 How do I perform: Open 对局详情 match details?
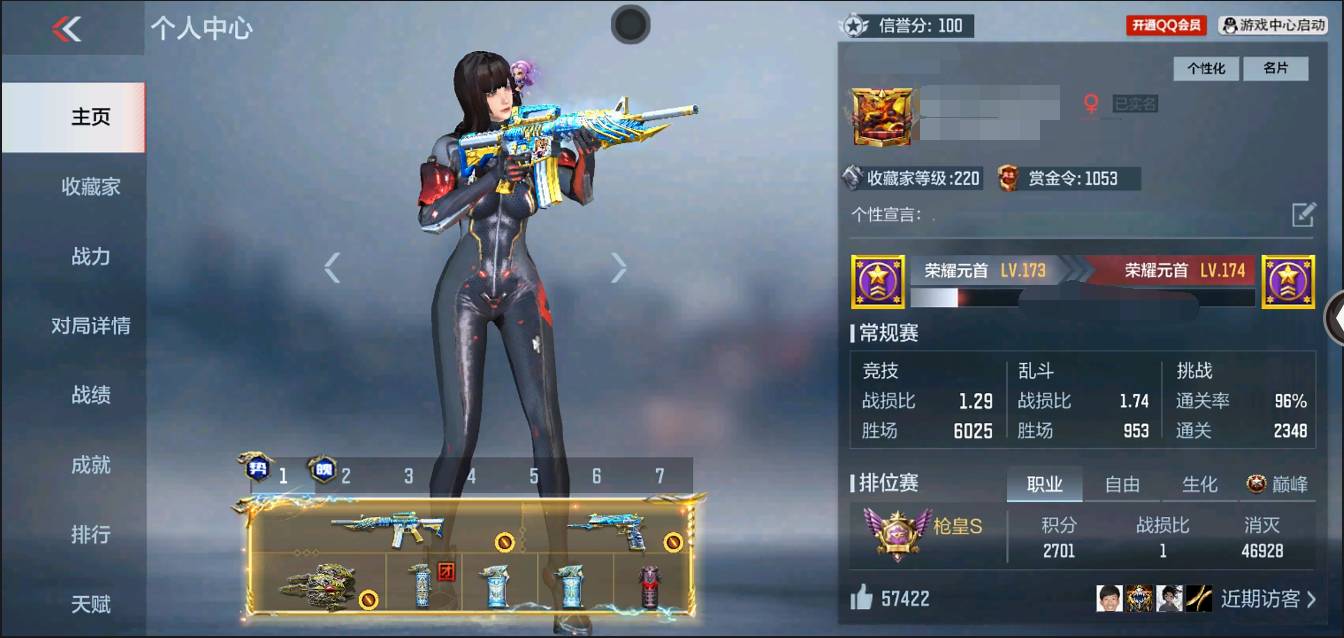tap(90, 326)
